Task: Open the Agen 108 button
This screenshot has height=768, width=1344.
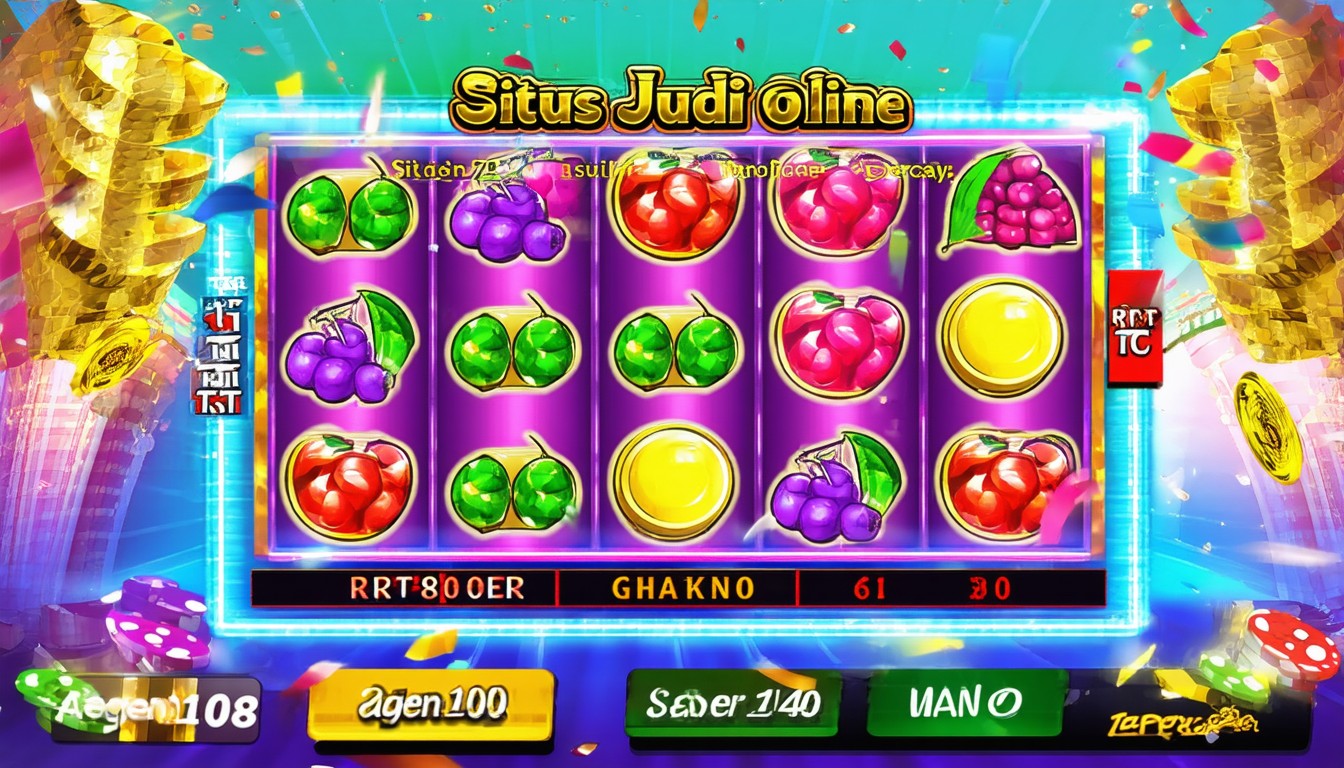Action: (x=157, y=709)
